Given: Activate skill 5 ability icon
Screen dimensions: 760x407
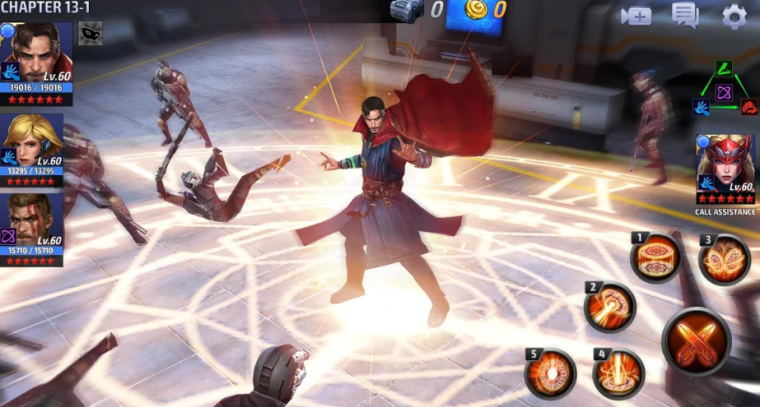Looking at the screenshot, I should click(x=551, y=373).
